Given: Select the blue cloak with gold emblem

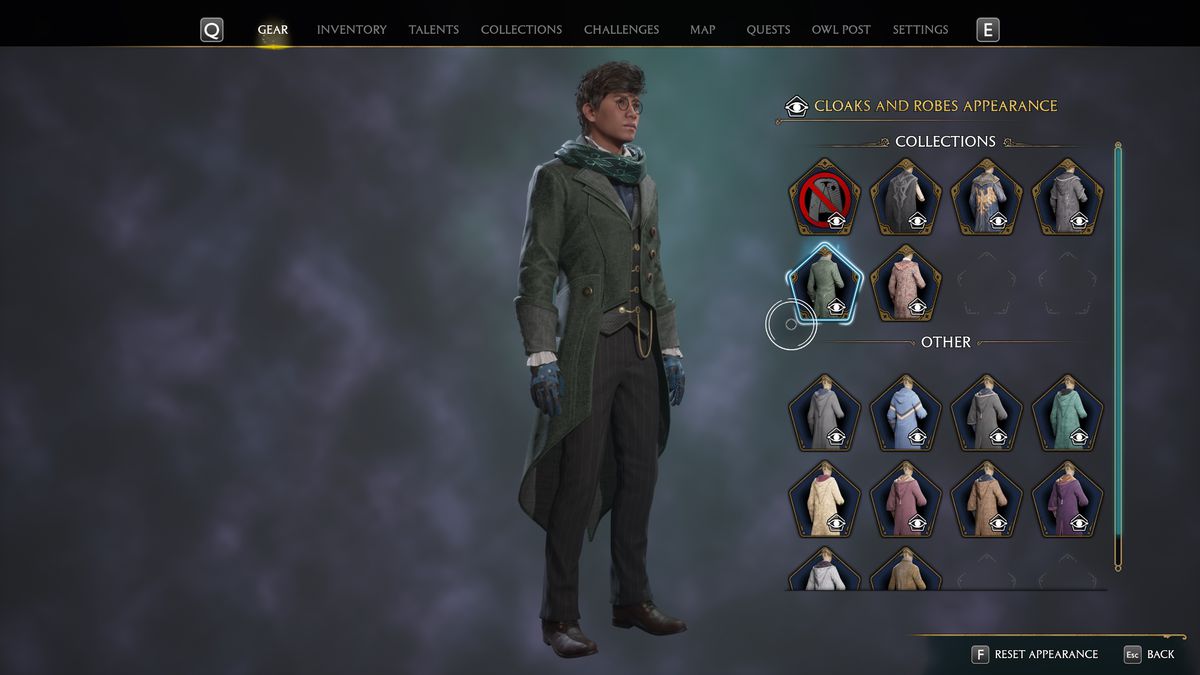Looking at the screenshot, I should click(x=986, y=197).
